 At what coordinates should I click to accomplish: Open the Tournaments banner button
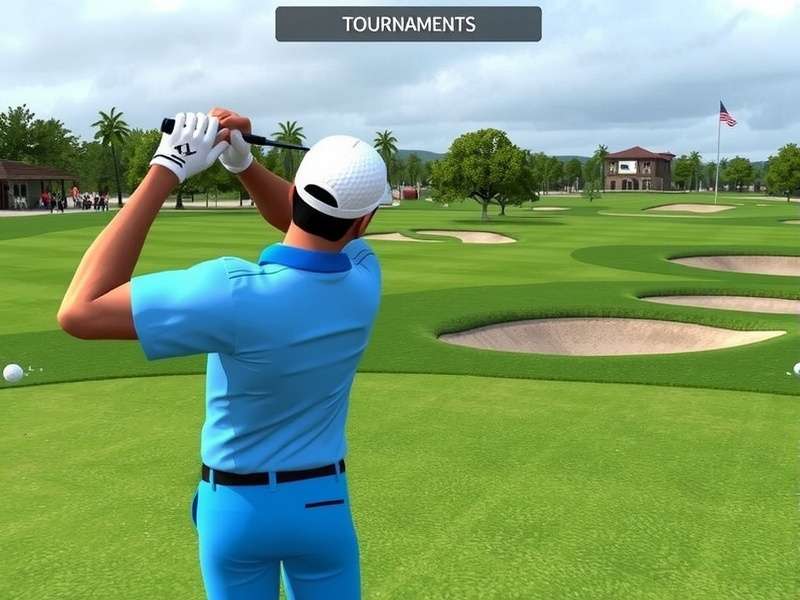pyautogui.click(x=408, y=24)
